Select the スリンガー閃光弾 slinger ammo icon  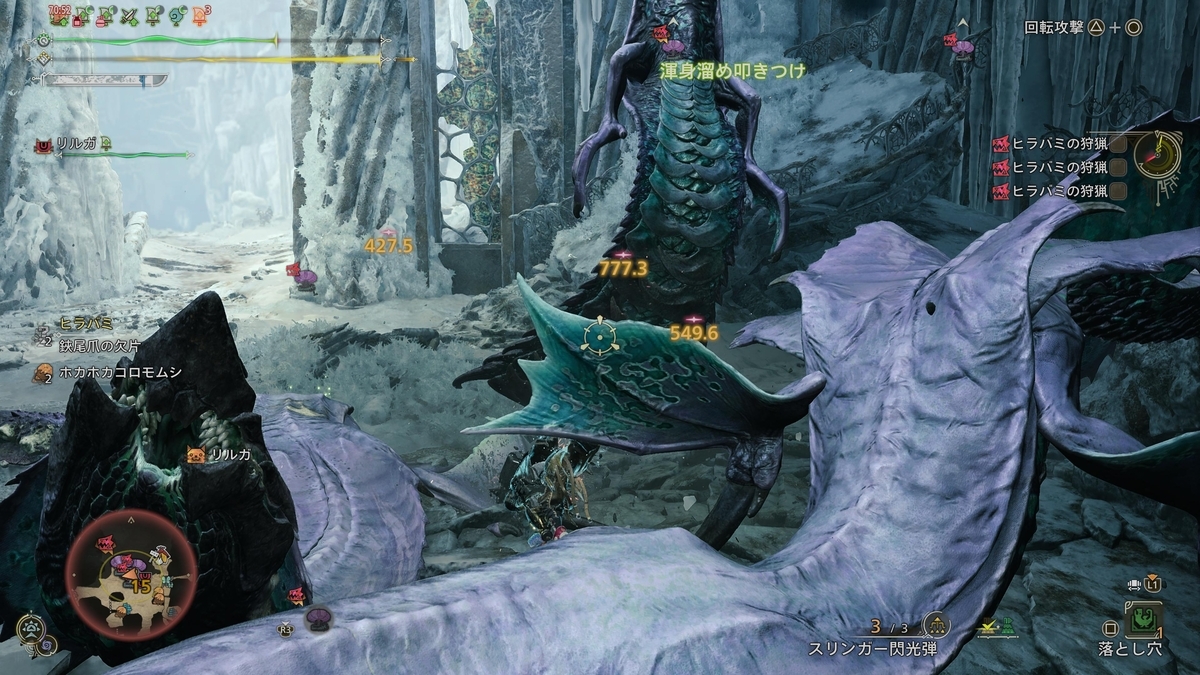point(936,625)
